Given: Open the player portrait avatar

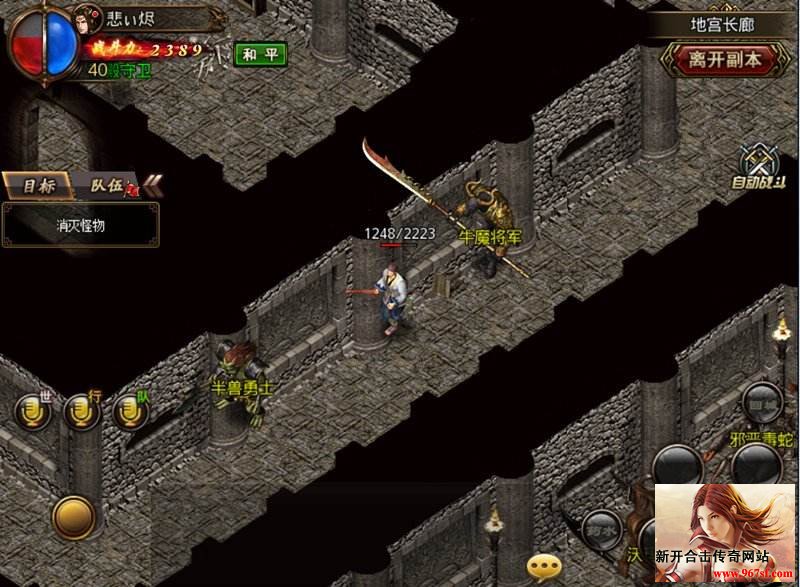Looking at the screenshot, I should coord(85,21).
